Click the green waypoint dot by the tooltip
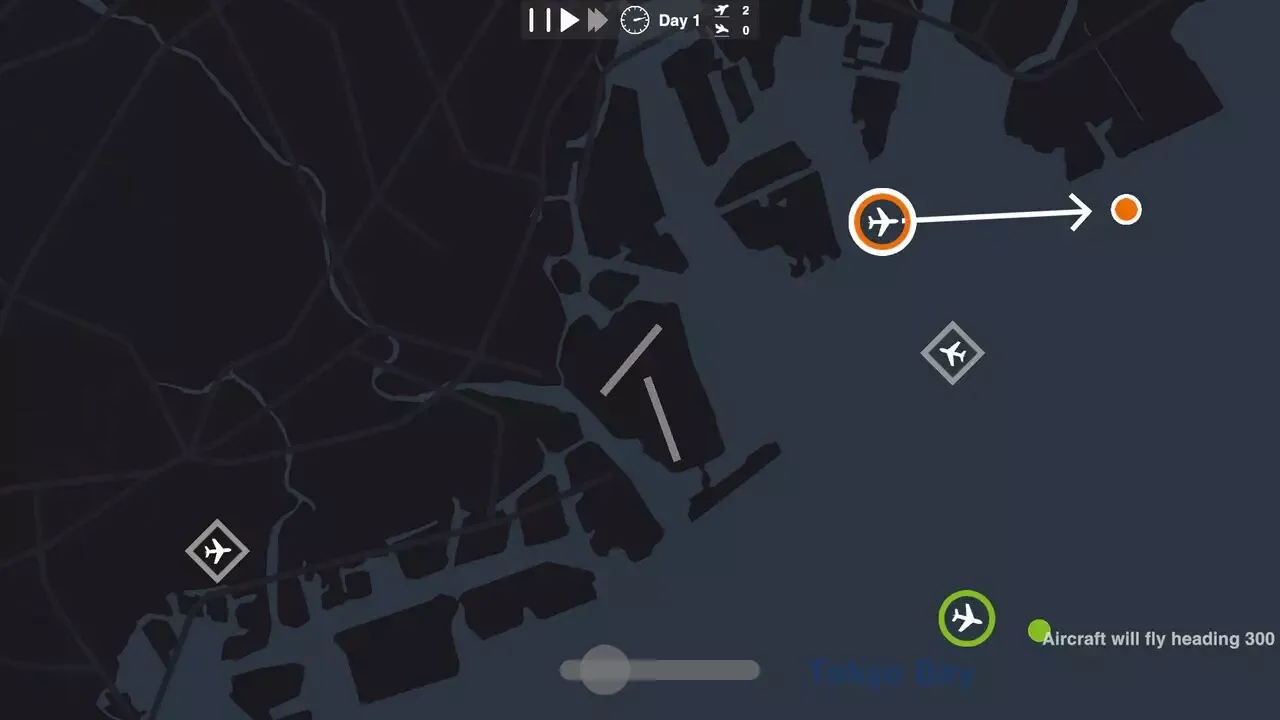Image resolution: width=1280 pixels, height=720 pixels. coord(1037,630)
